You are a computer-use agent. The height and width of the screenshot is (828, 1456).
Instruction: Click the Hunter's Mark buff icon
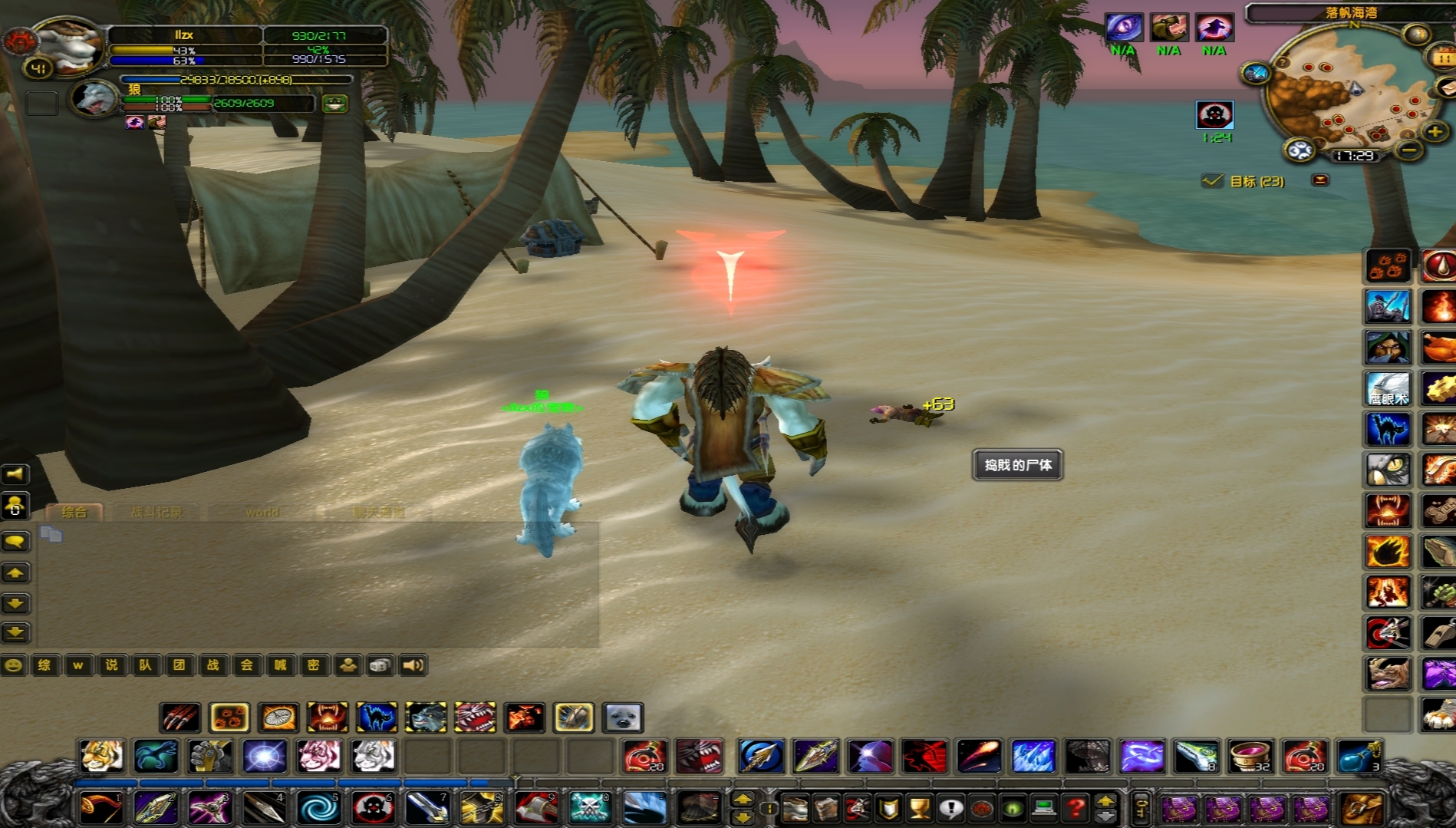click(x=1214, y=115)
